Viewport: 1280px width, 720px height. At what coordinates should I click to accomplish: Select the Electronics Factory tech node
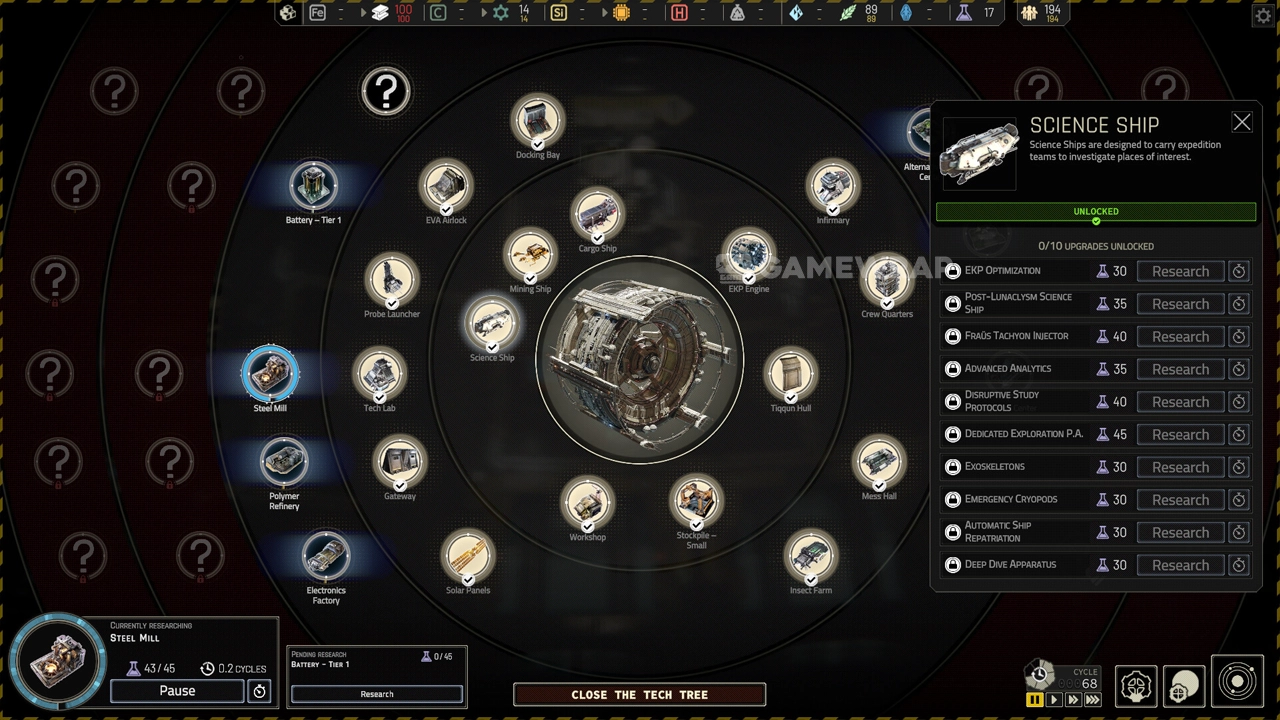(326, 556)
